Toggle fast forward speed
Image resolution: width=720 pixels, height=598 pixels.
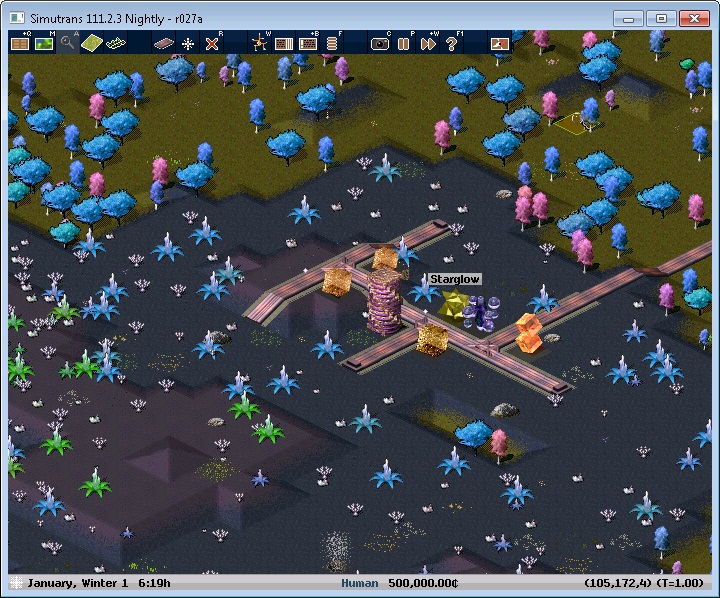coord(428,43)
